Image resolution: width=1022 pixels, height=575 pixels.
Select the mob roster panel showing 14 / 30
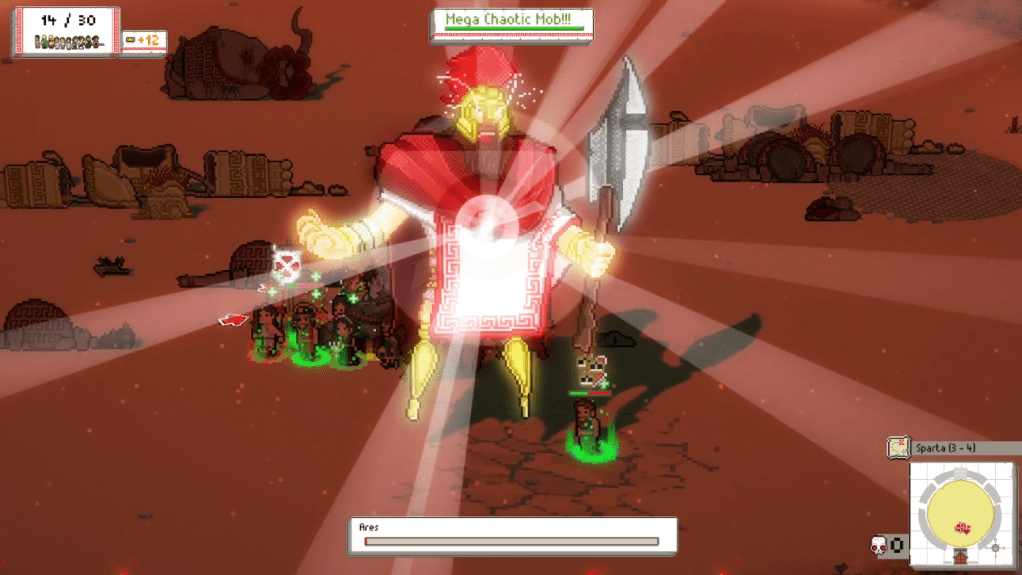66,32
